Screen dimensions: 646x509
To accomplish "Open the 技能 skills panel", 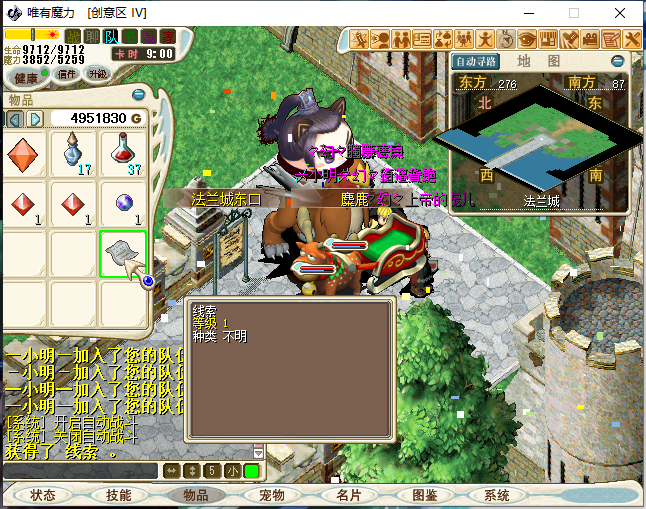I will (x=119, y=495).
